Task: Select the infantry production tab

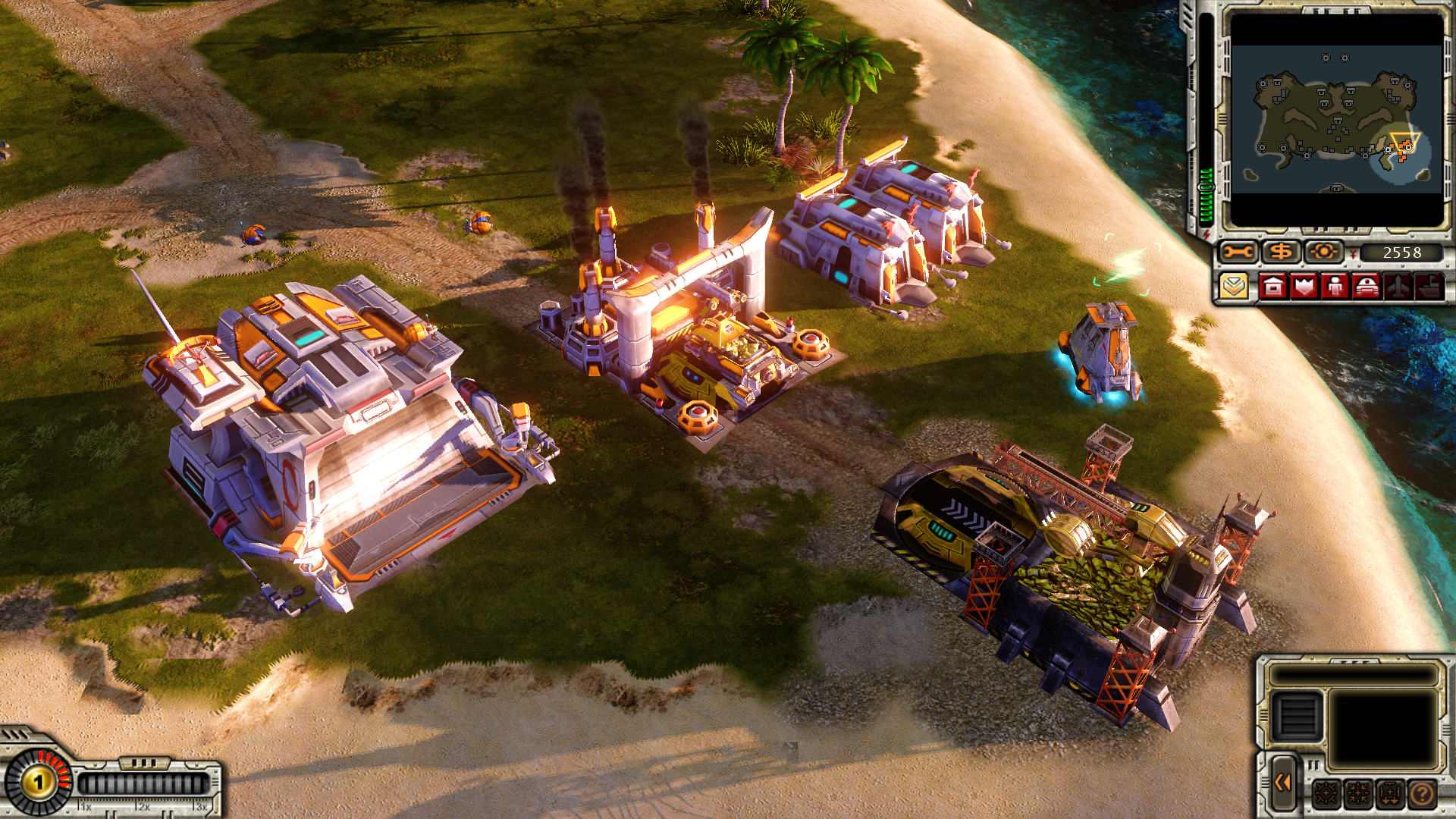Action: click(x=1335, y=287)
